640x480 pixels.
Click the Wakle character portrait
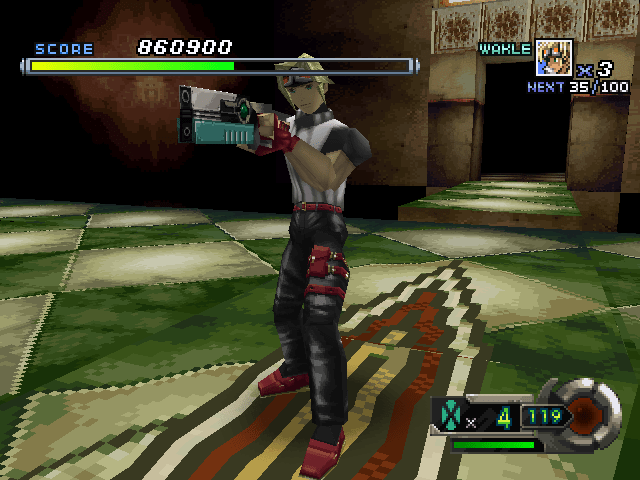point(554,56)
